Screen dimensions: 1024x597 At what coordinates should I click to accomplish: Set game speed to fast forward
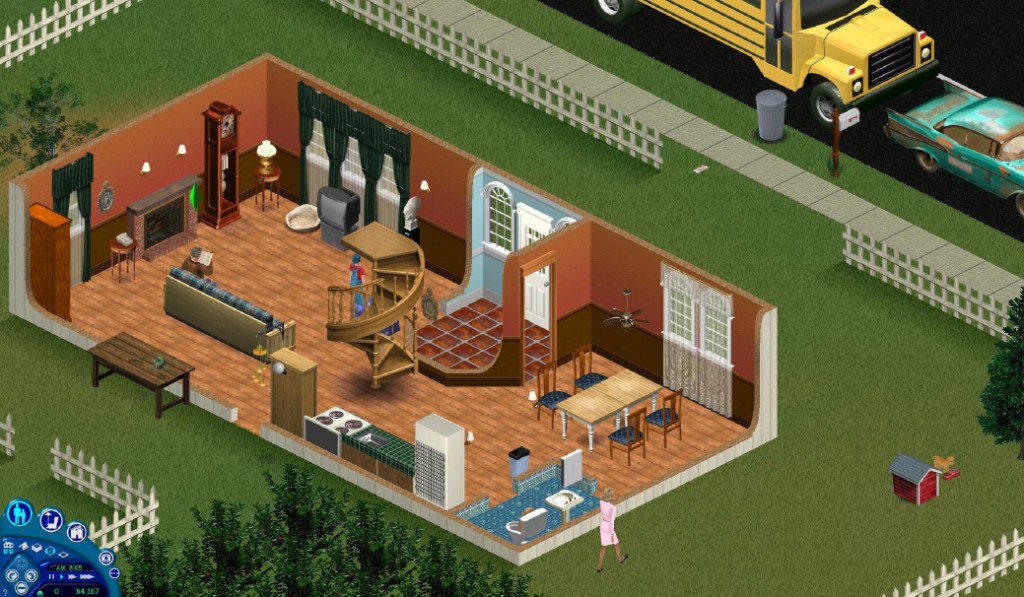click(72, 577)
